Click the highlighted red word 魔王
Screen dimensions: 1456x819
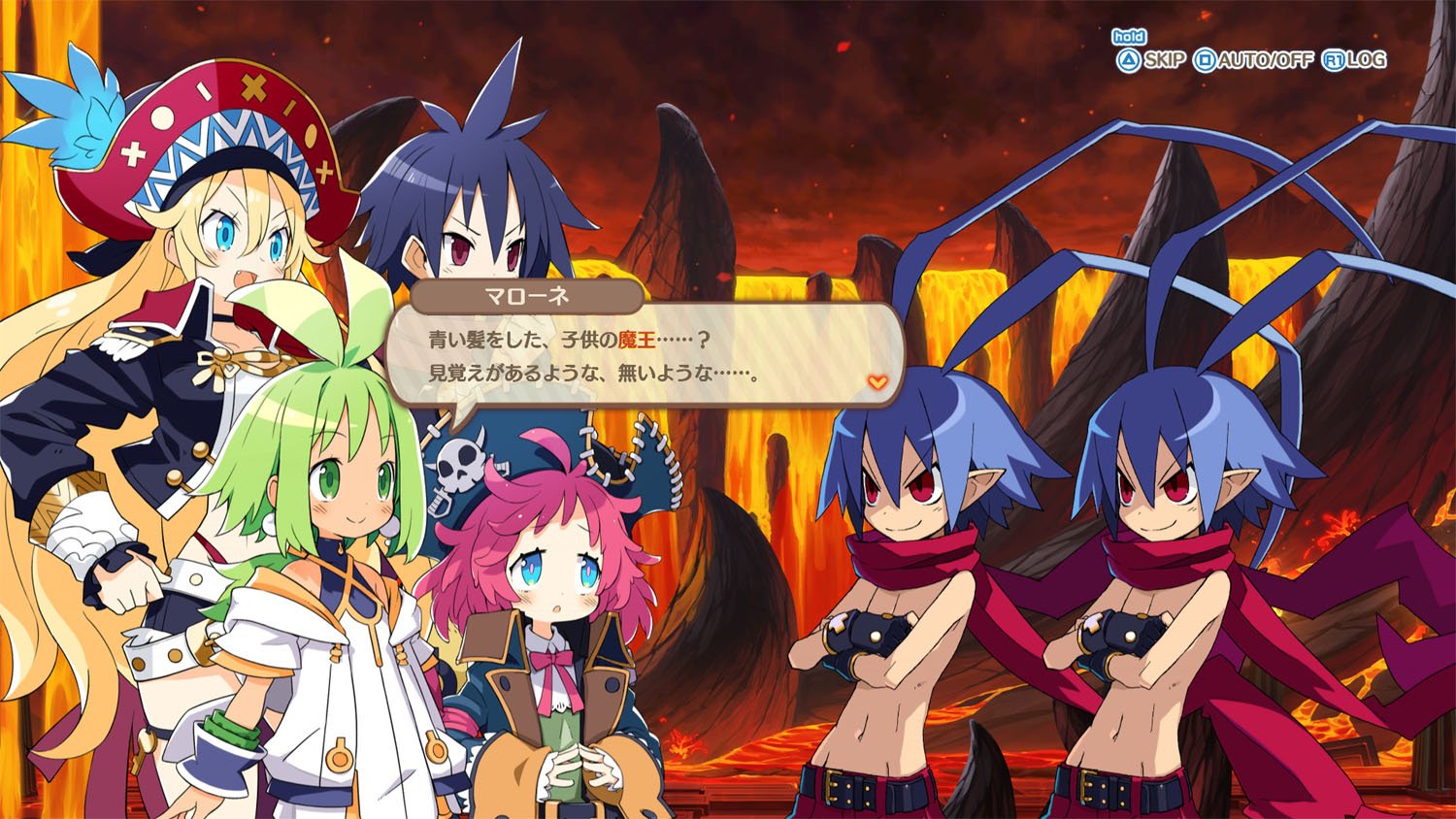637,341
